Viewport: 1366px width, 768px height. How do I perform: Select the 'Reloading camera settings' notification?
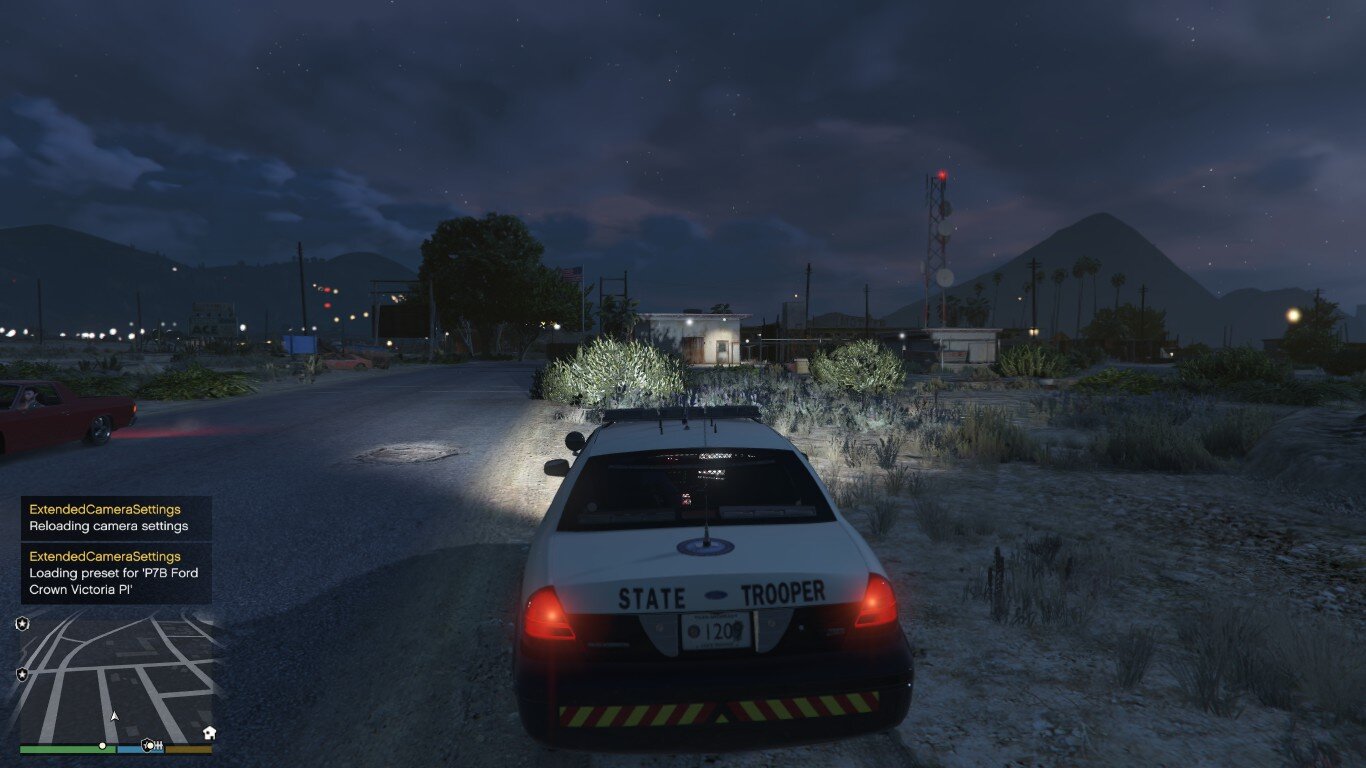pyautogui.click(x=116, y=518)
